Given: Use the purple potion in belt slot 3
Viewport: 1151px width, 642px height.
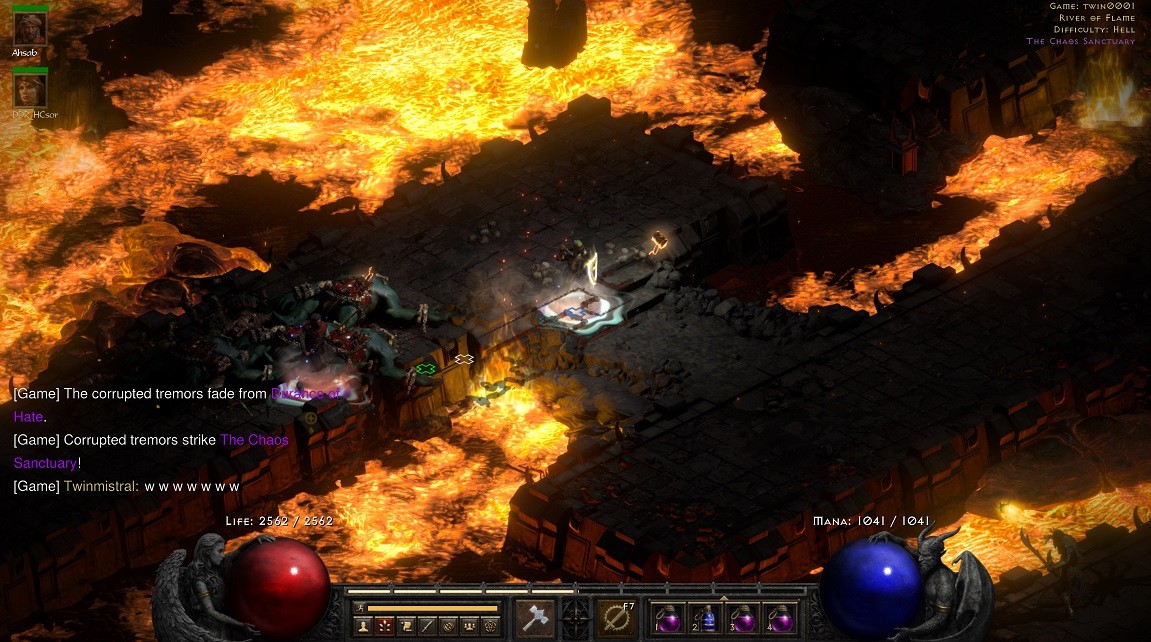Looking at the screenshot, I should pyautogui.click(x=744, y=619).
